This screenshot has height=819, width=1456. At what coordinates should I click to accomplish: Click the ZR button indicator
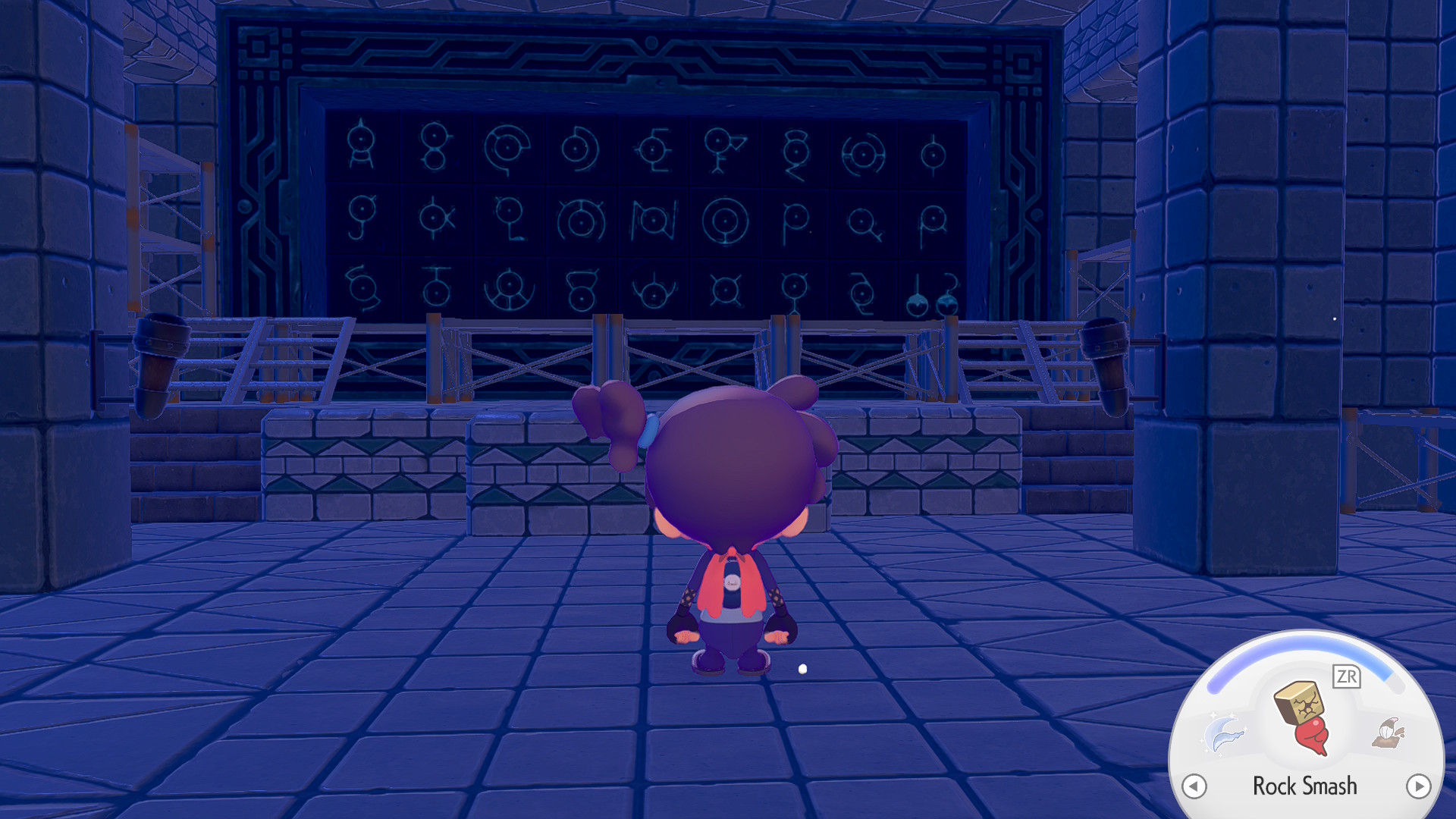click(x=1347, y=675)
